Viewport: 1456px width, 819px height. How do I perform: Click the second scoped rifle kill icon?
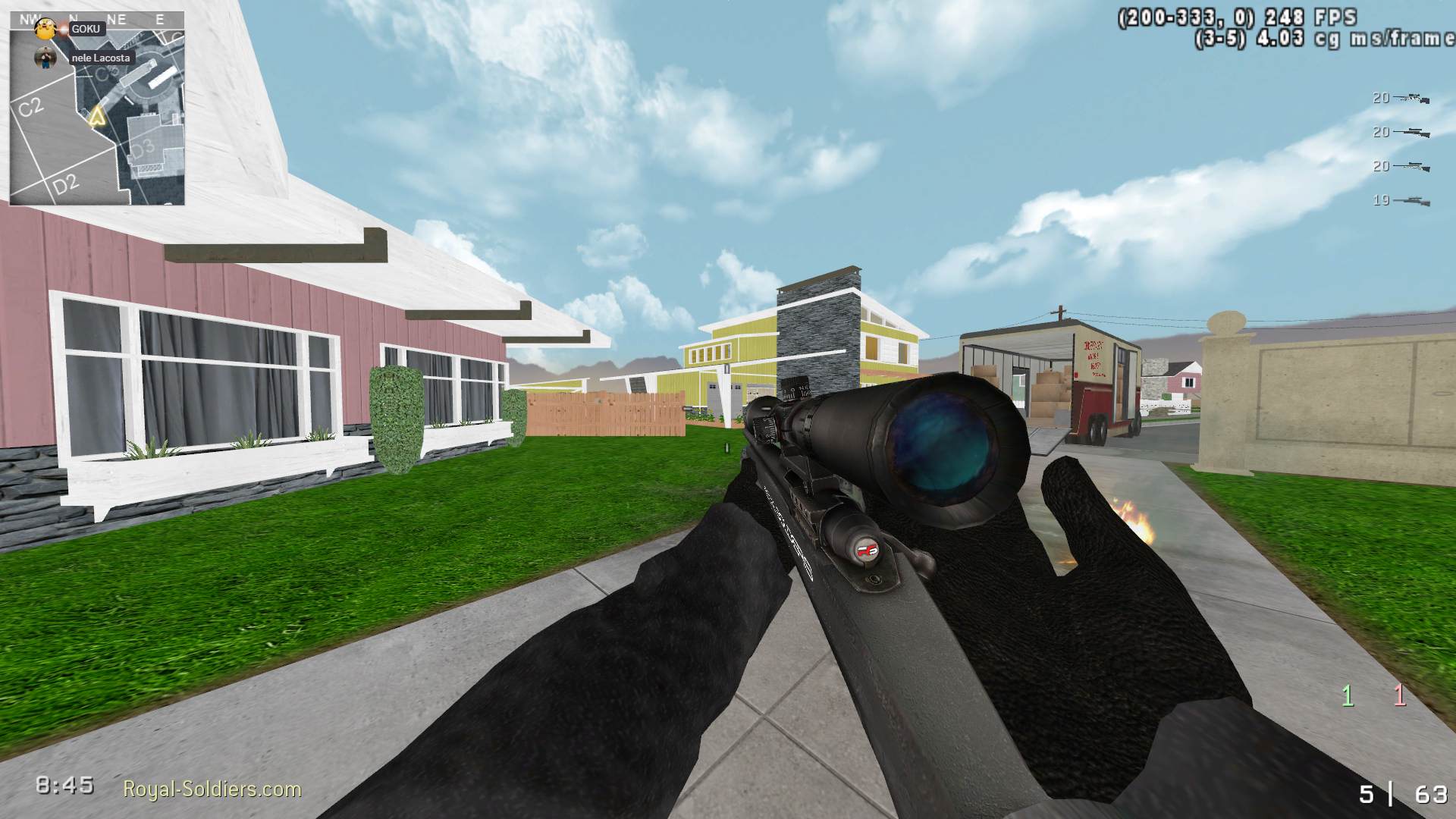tap(1410, 133)
